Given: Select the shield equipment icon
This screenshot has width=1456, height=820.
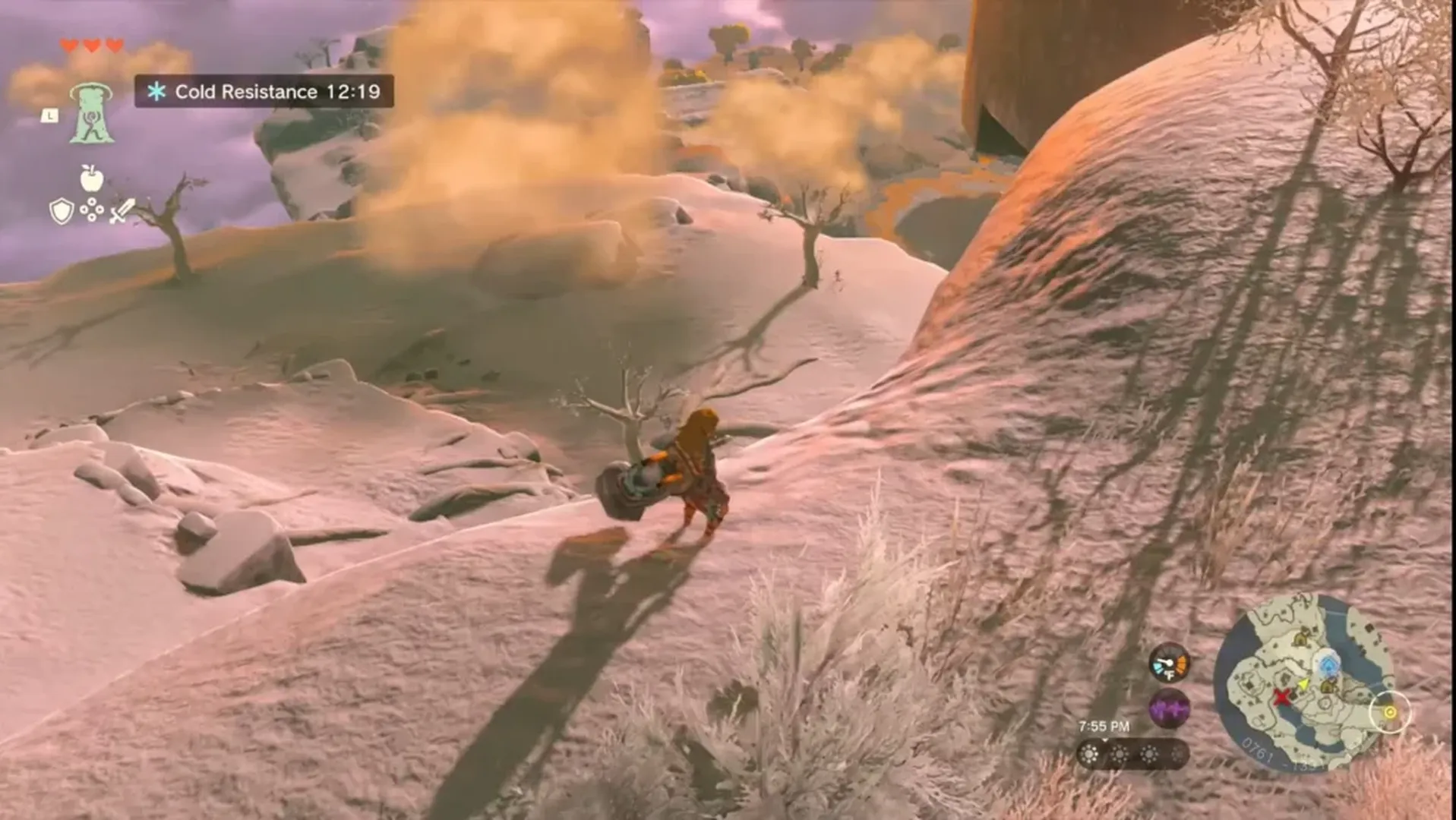Looking at the screenshot, I should coord(62,211).
